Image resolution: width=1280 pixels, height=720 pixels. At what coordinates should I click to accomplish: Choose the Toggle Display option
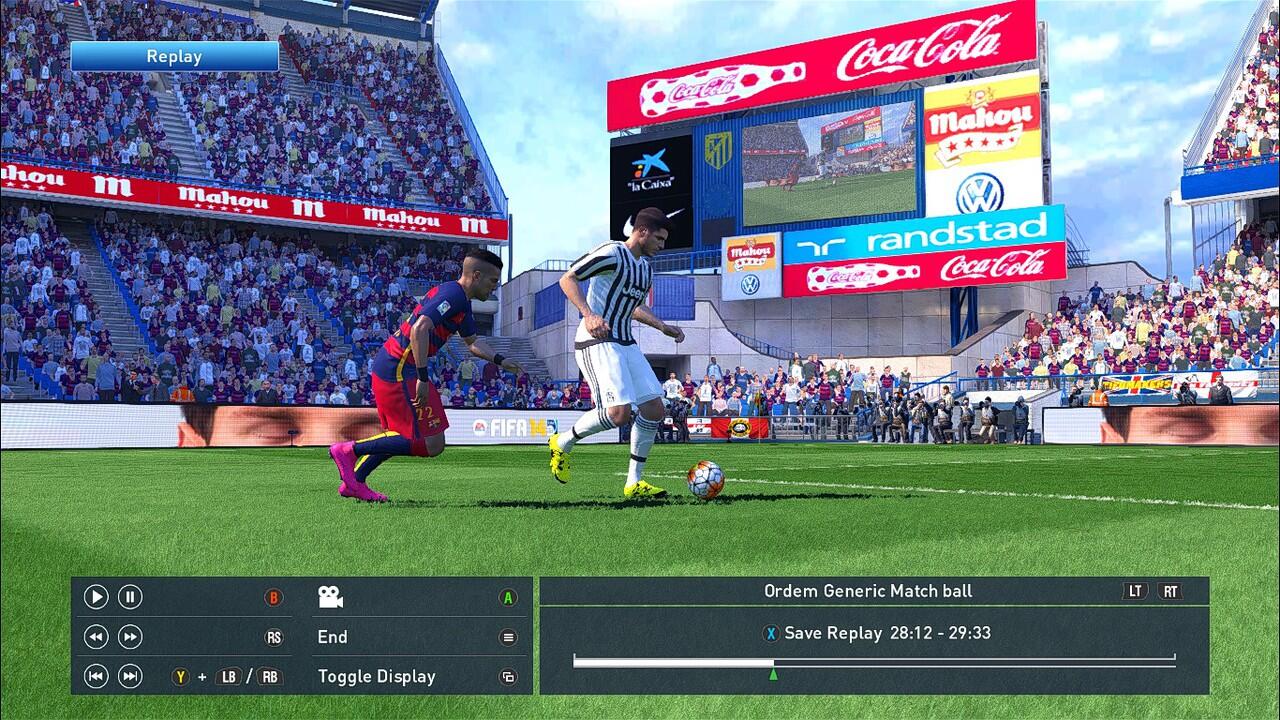[x=377, y=676]
